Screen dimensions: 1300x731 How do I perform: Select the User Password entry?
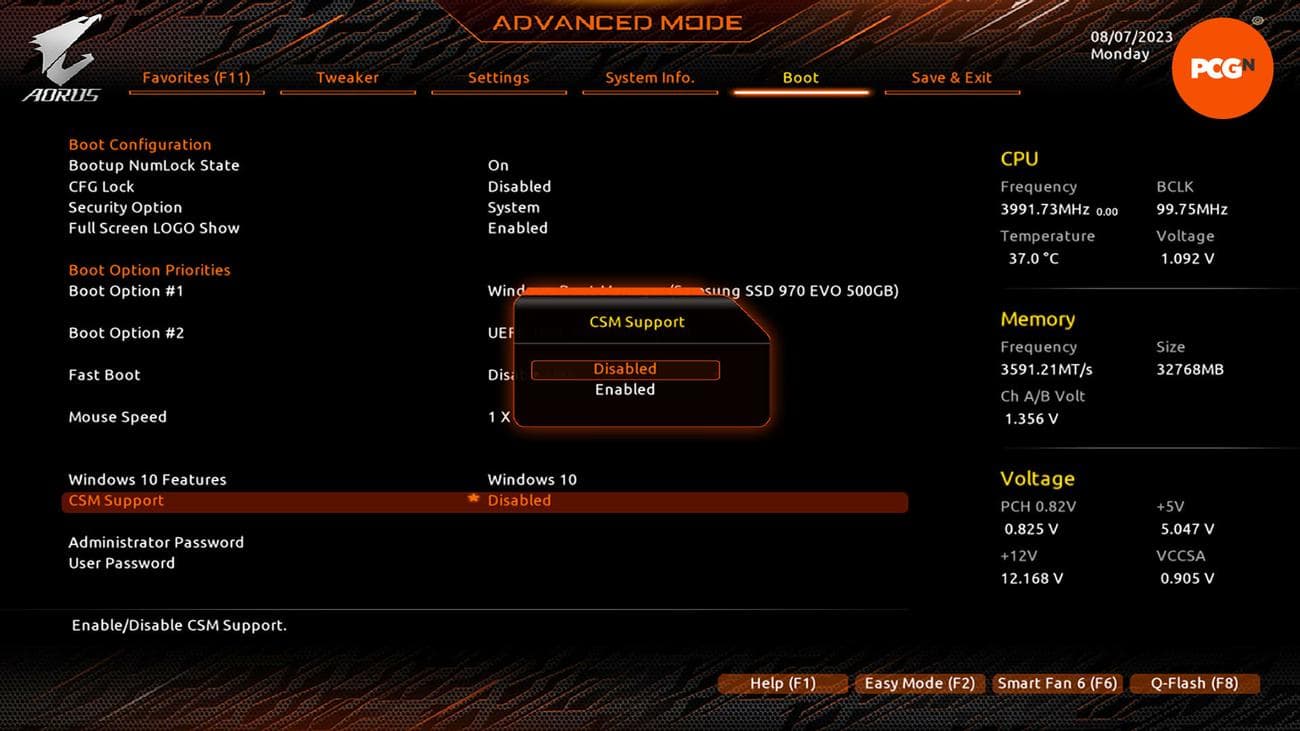pyautogui.click(x=121, y=563)
